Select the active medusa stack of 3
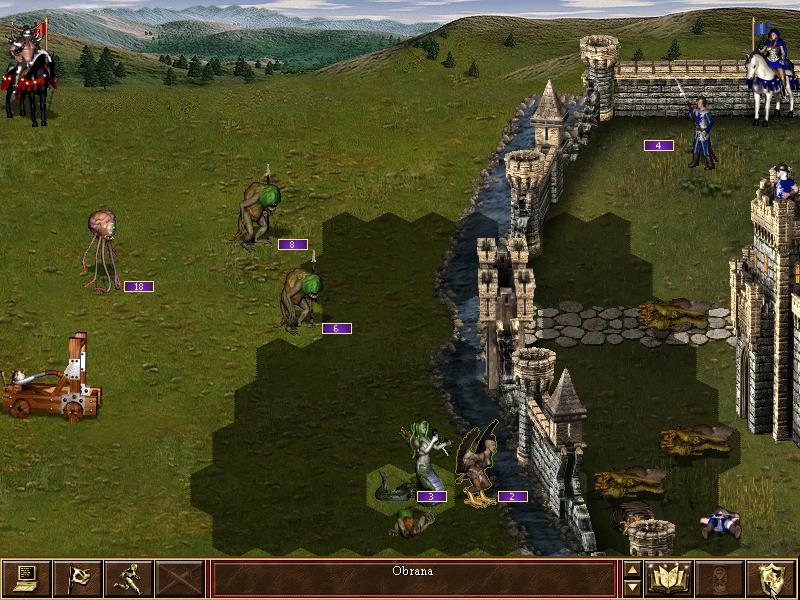This screenshot has height=600, width=800. pos(418,466)
